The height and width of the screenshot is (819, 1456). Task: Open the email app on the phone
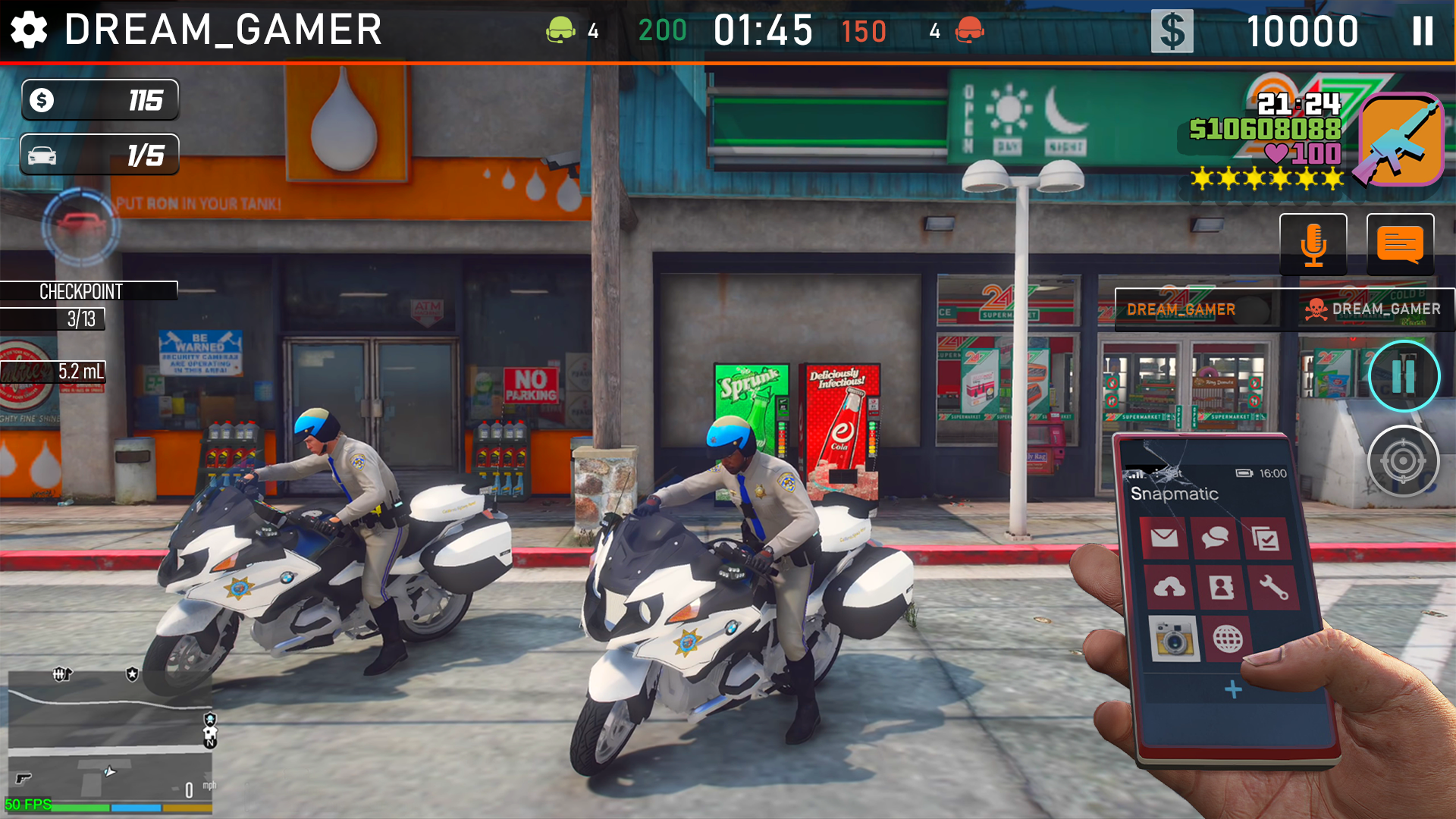tap(1166, 537)
